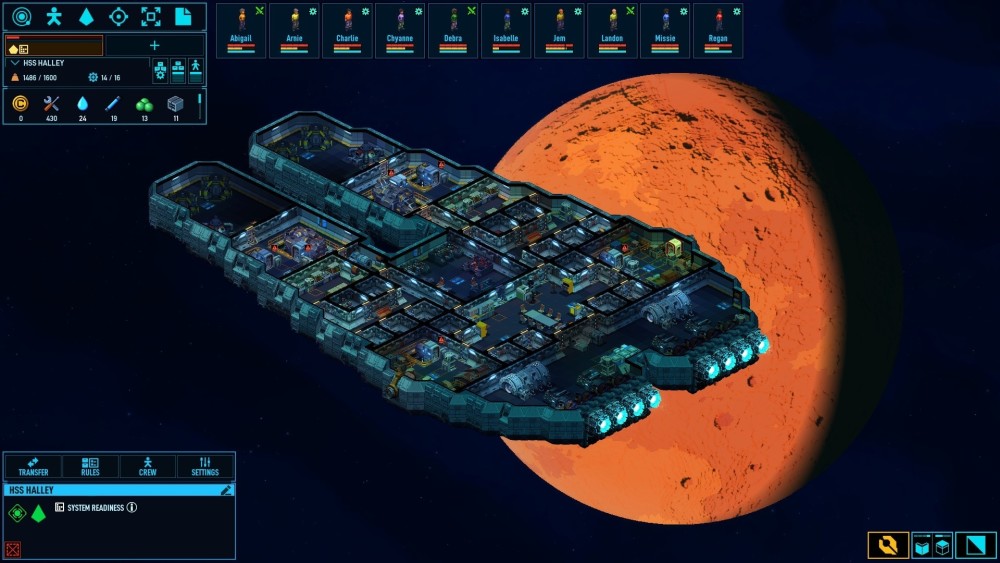1000x563 pixels.
Task: Choose Charlie's crew portrait
Action: coord(347,30)
